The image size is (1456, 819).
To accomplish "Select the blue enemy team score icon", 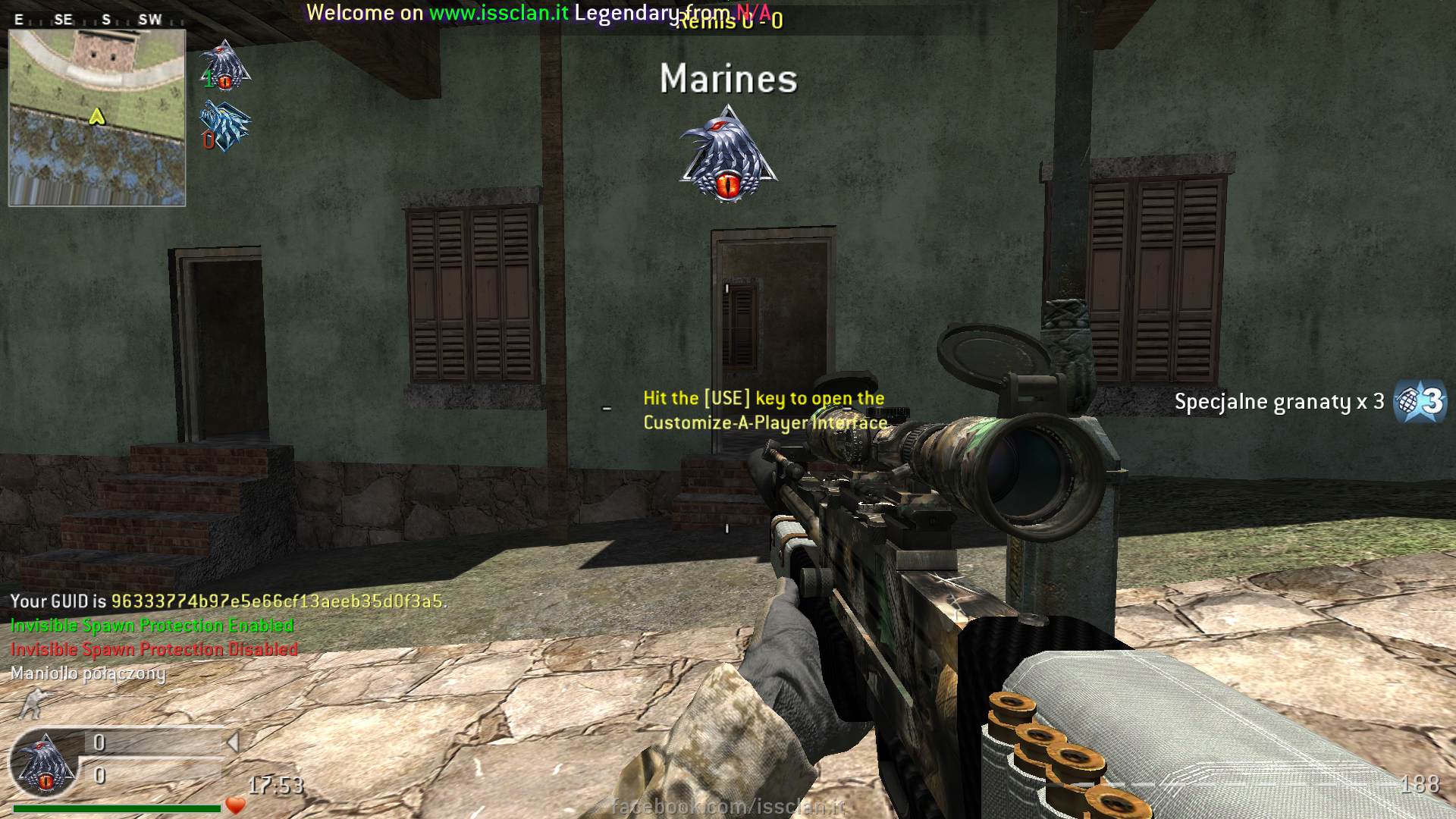I will pos(224,127).
